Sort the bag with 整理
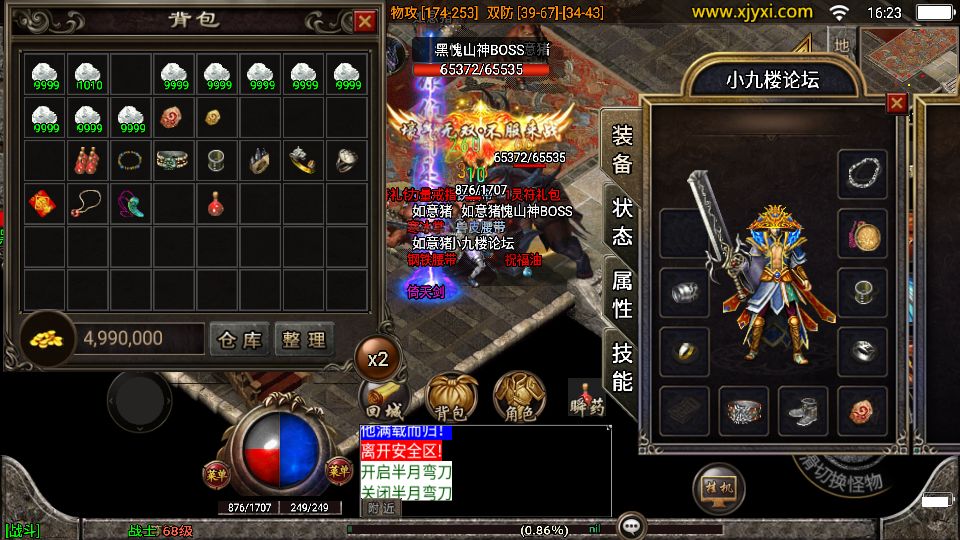Image resolution: width=960 pixels, height=540 pixels. [303, 340]
